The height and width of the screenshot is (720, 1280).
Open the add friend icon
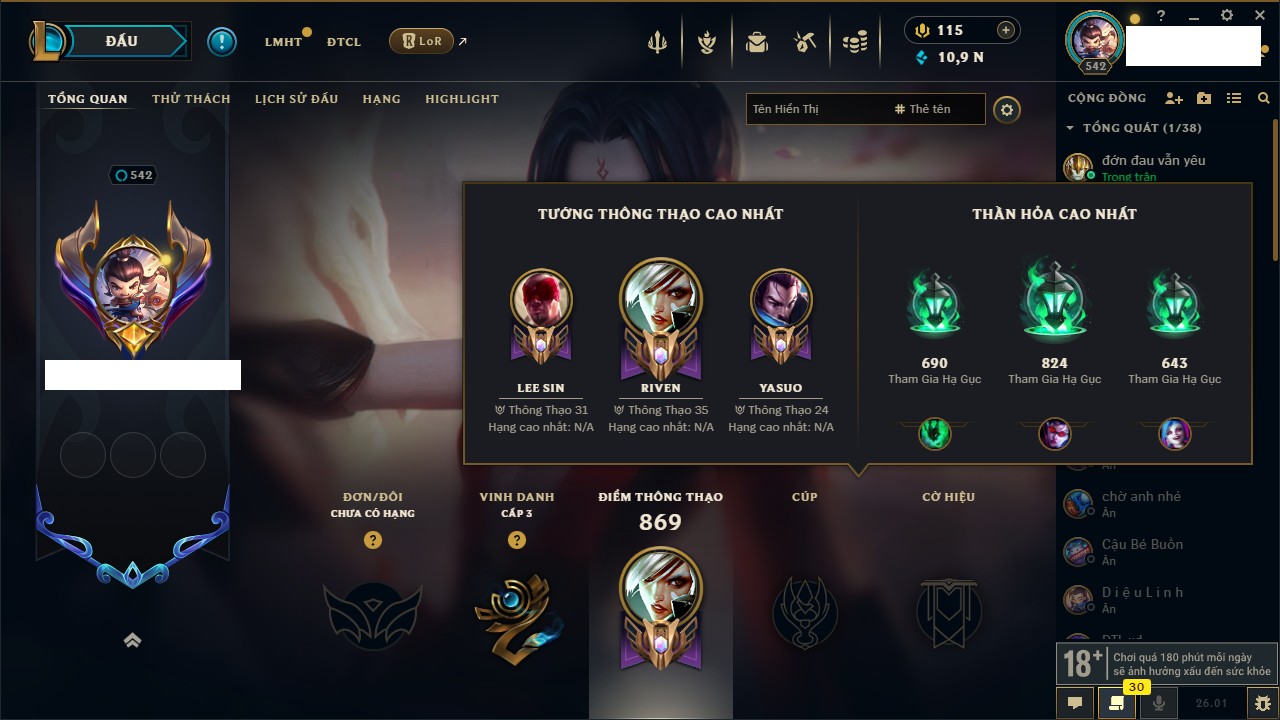point(1174,98)
